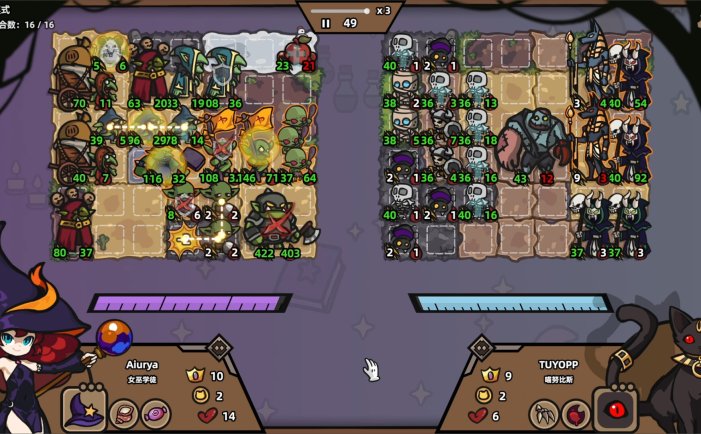
Task: Click TUYOPP's dark red heart item icon
Action: coord(575,412)
